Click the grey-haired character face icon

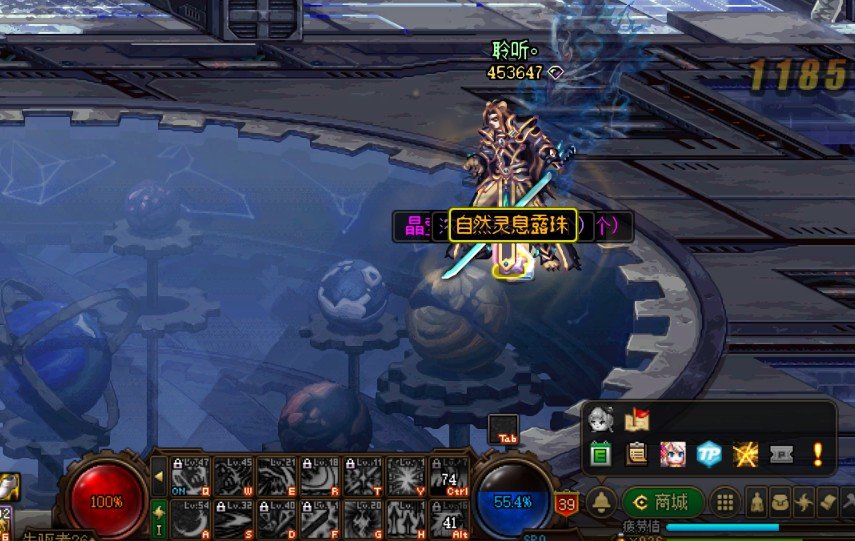click(x=601, y=419)
